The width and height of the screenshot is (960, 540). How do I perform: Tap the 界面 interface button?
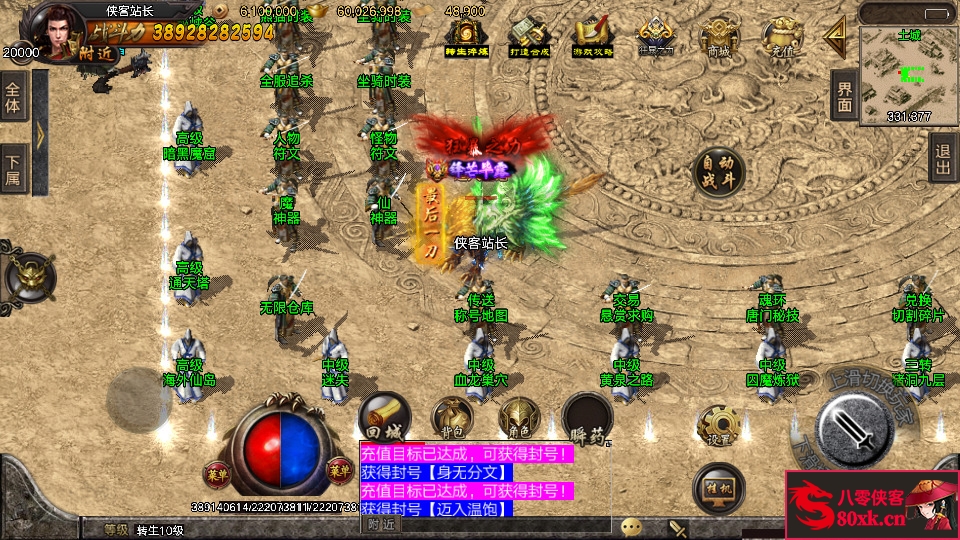click(x=845, y=96)
